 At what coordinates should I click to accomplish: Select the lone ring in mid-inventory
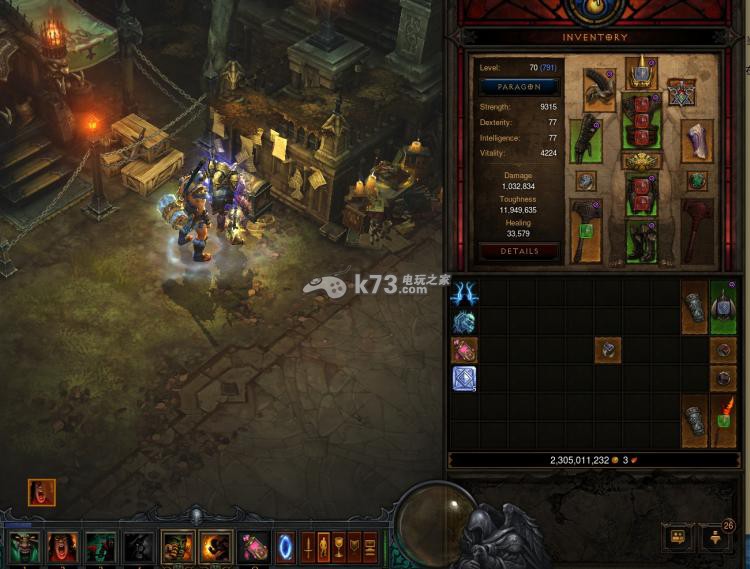pyautogui.click(x=608, y=349)
